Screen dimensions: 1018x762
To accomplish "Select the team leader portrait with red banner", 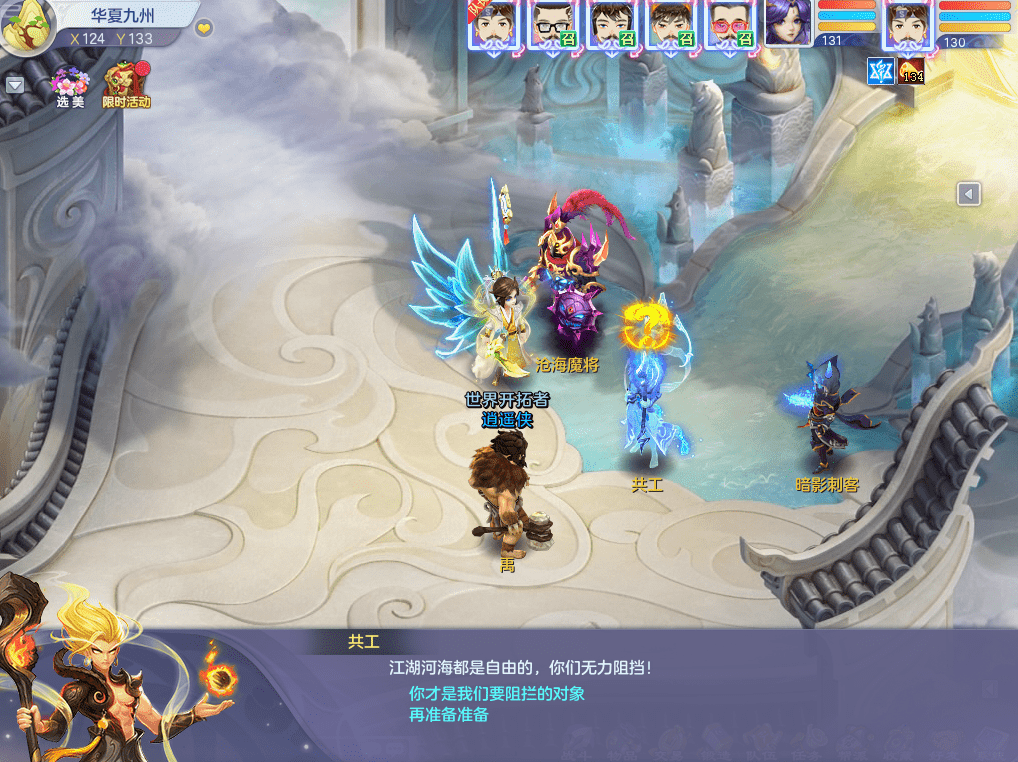I will 494,24.
